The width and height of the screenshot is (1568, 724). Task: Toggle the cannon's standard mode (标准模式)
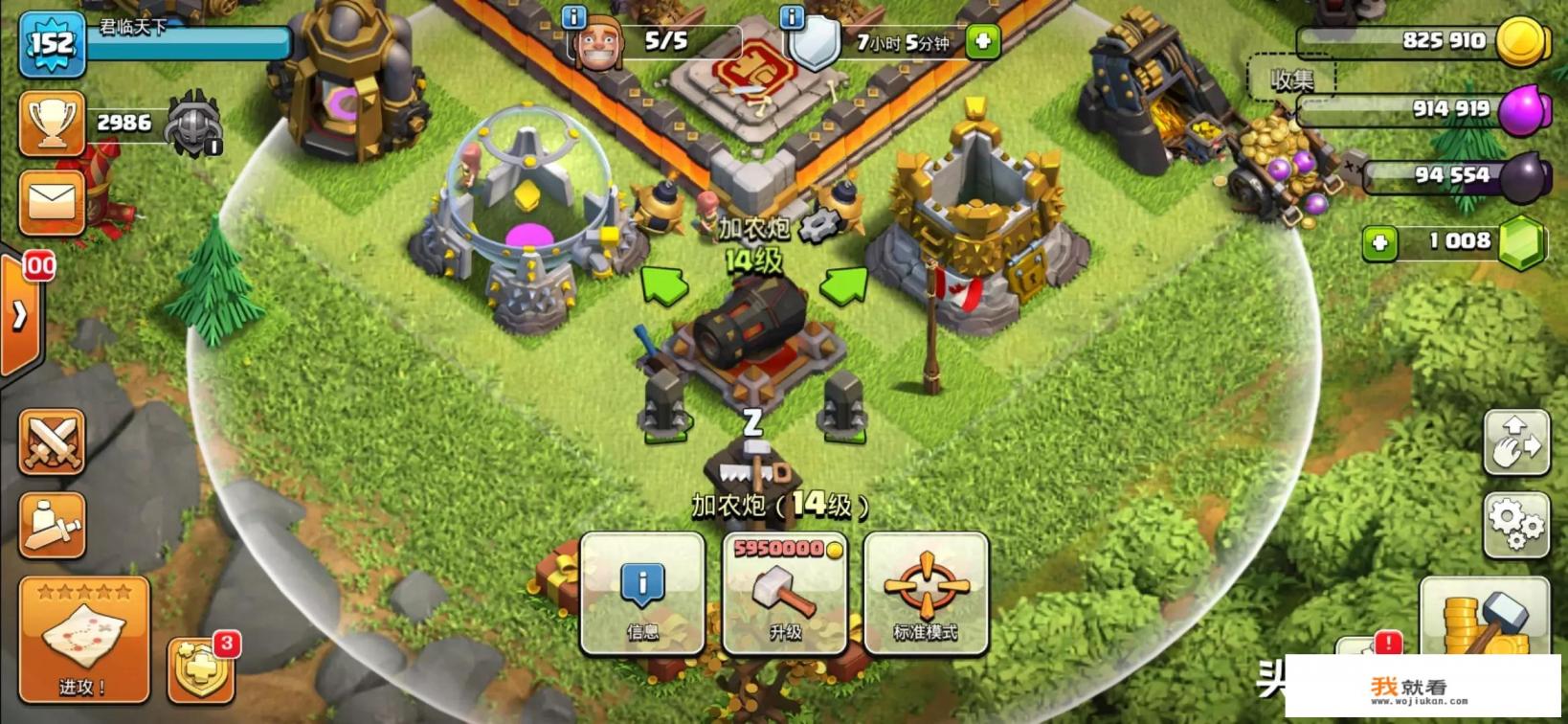point(926,593)
